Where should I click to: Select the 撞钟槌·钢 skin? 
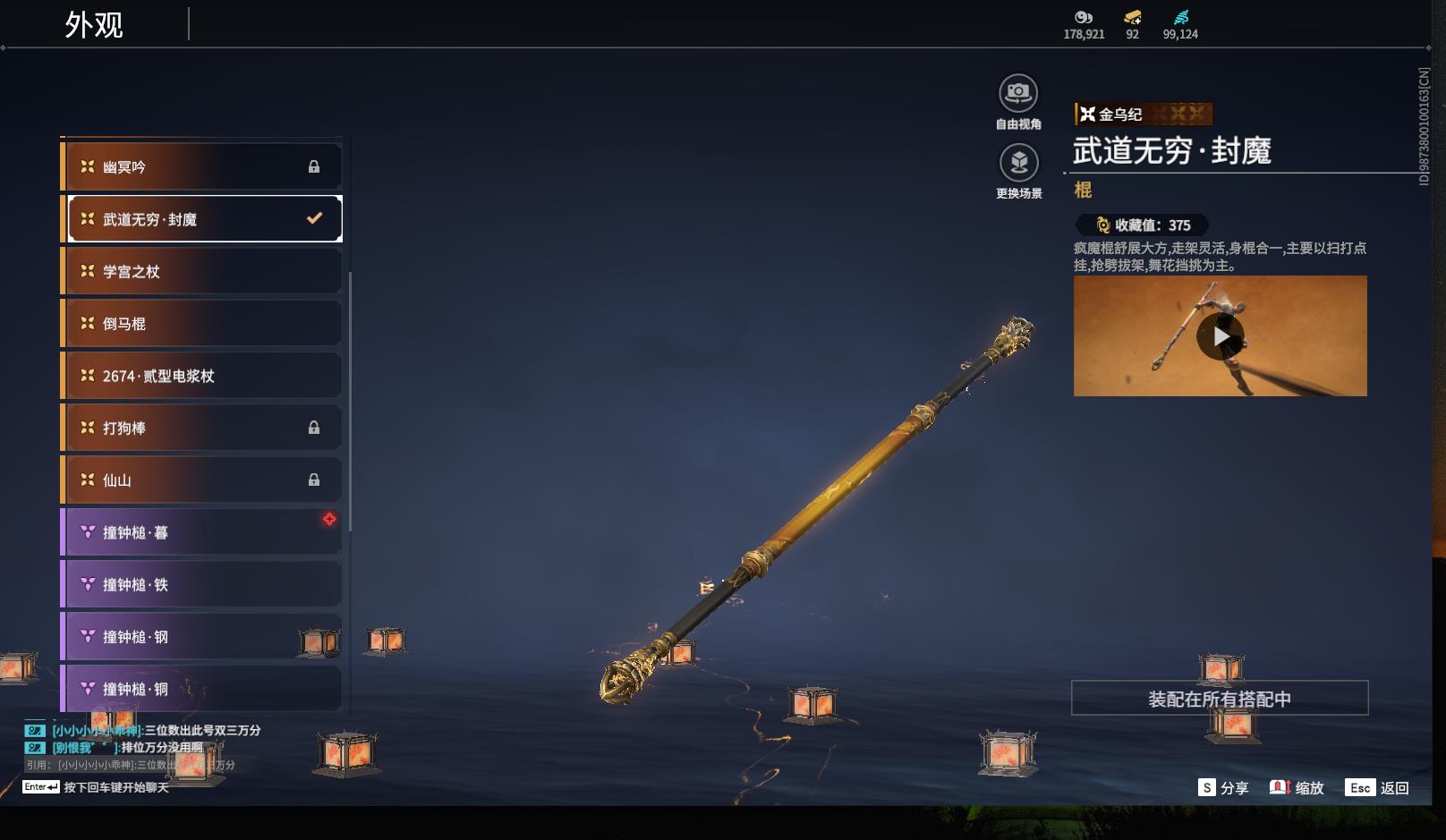[x=202, y=637]
